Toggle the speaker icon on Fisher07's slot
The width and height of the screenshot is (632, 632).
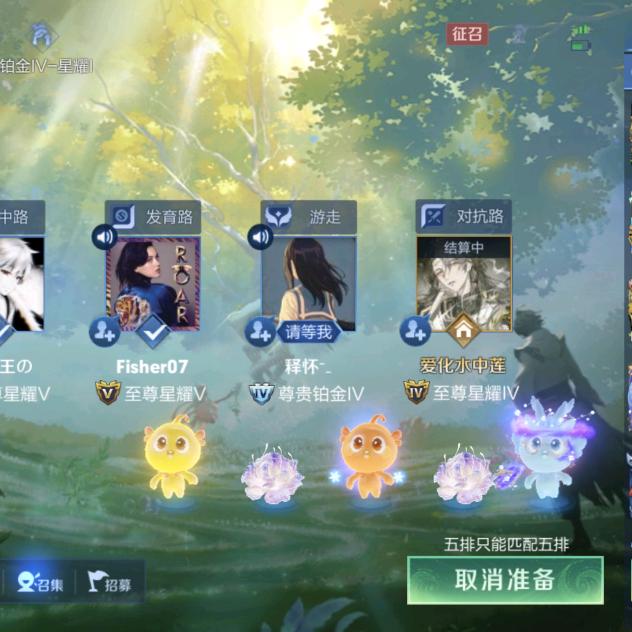104,237
